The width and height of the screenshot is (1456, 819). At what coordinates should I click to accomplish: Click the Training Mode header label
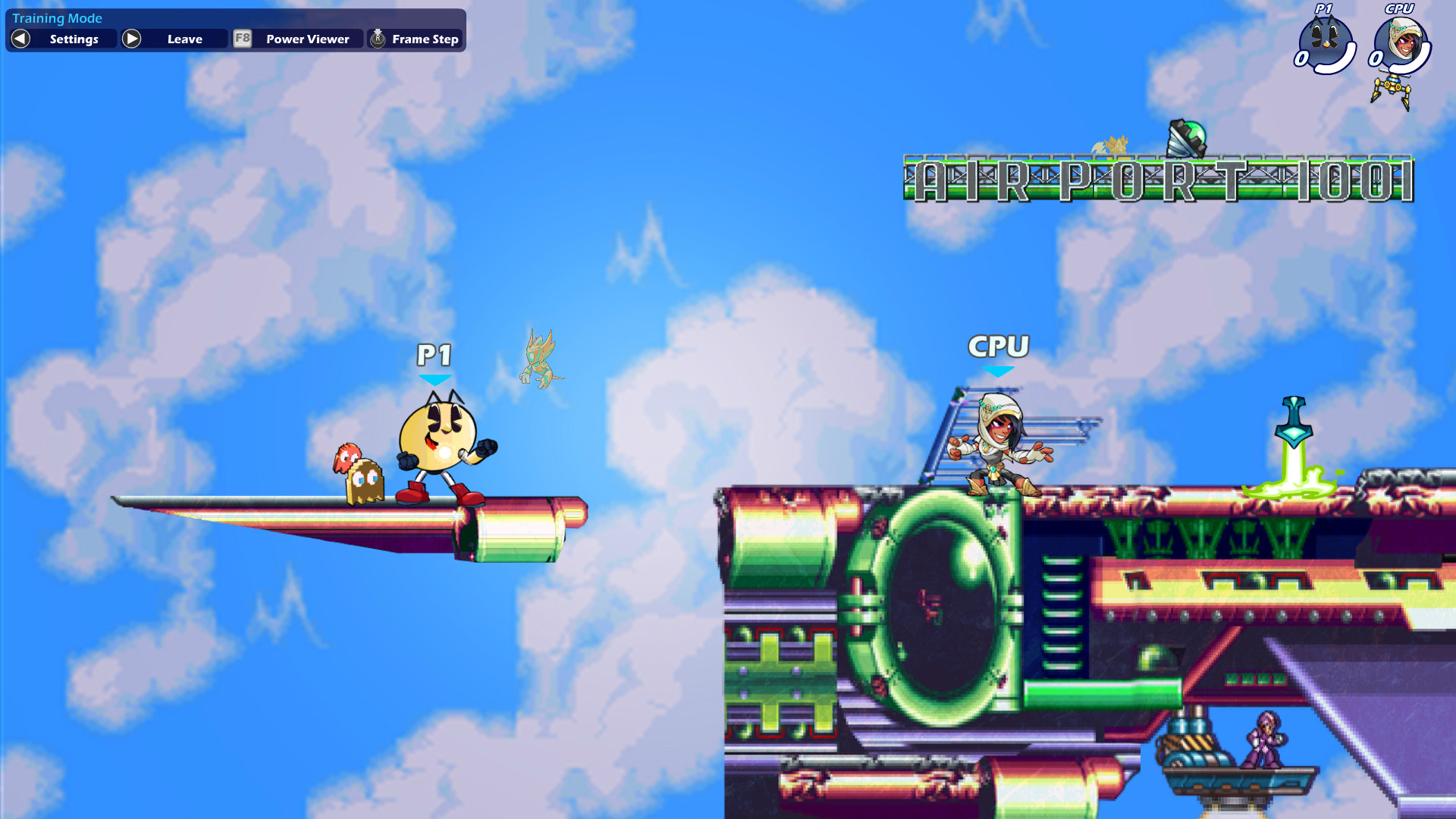(56, 17)
